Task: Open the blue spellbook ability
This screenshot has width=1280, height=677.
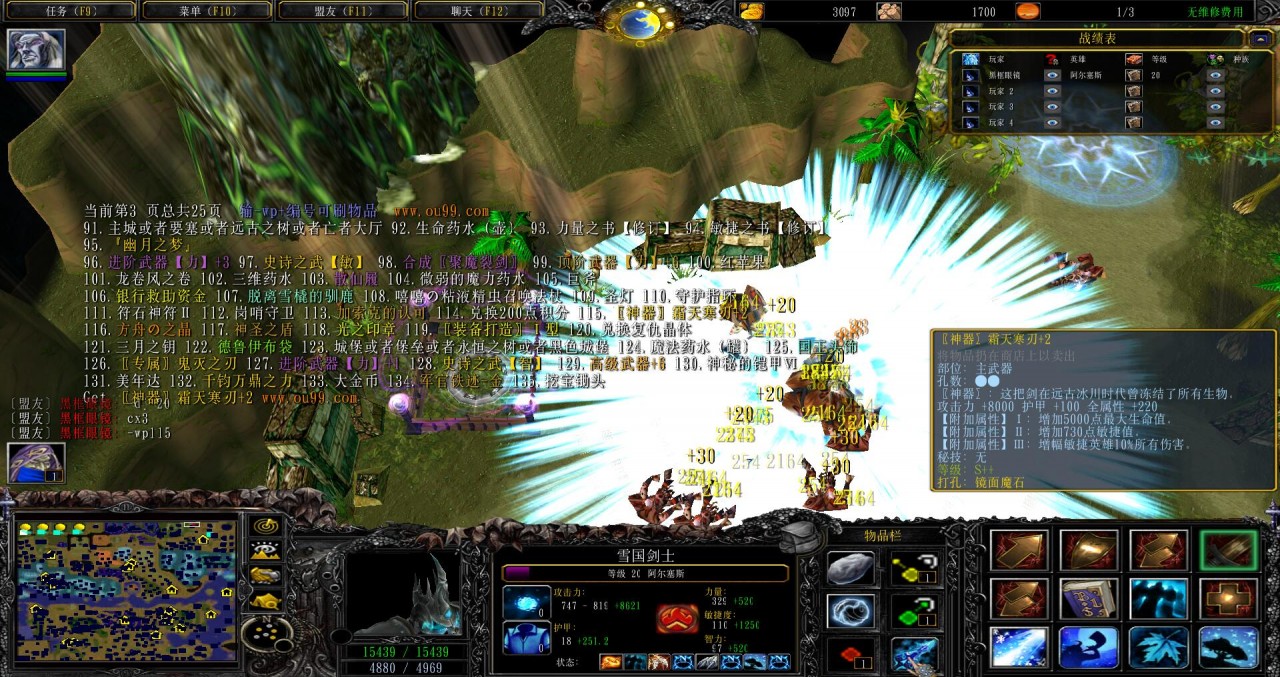Action: tap(1089, 599)
